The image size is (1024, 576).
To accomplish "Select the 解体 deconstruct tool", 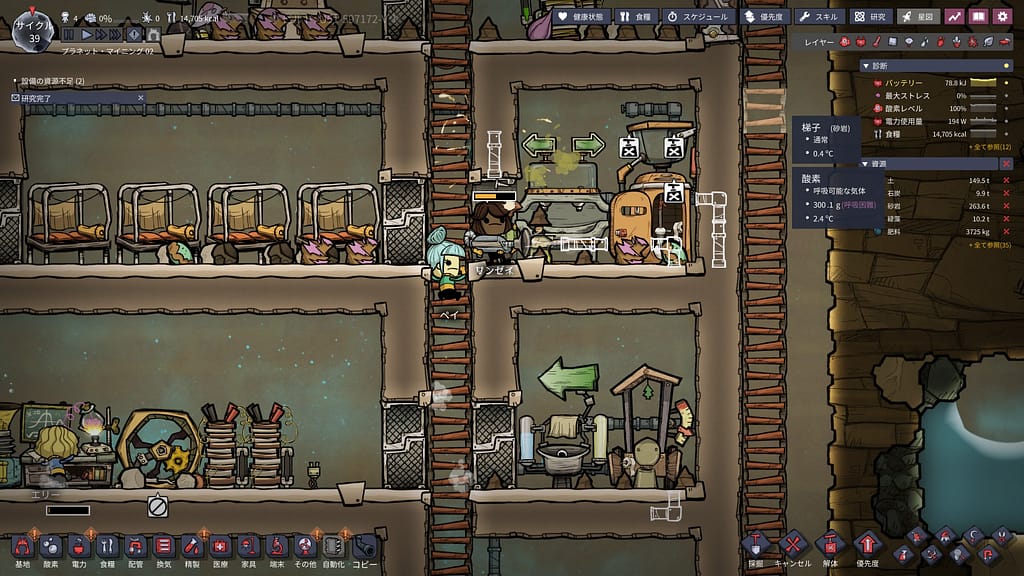I will 829,546.
